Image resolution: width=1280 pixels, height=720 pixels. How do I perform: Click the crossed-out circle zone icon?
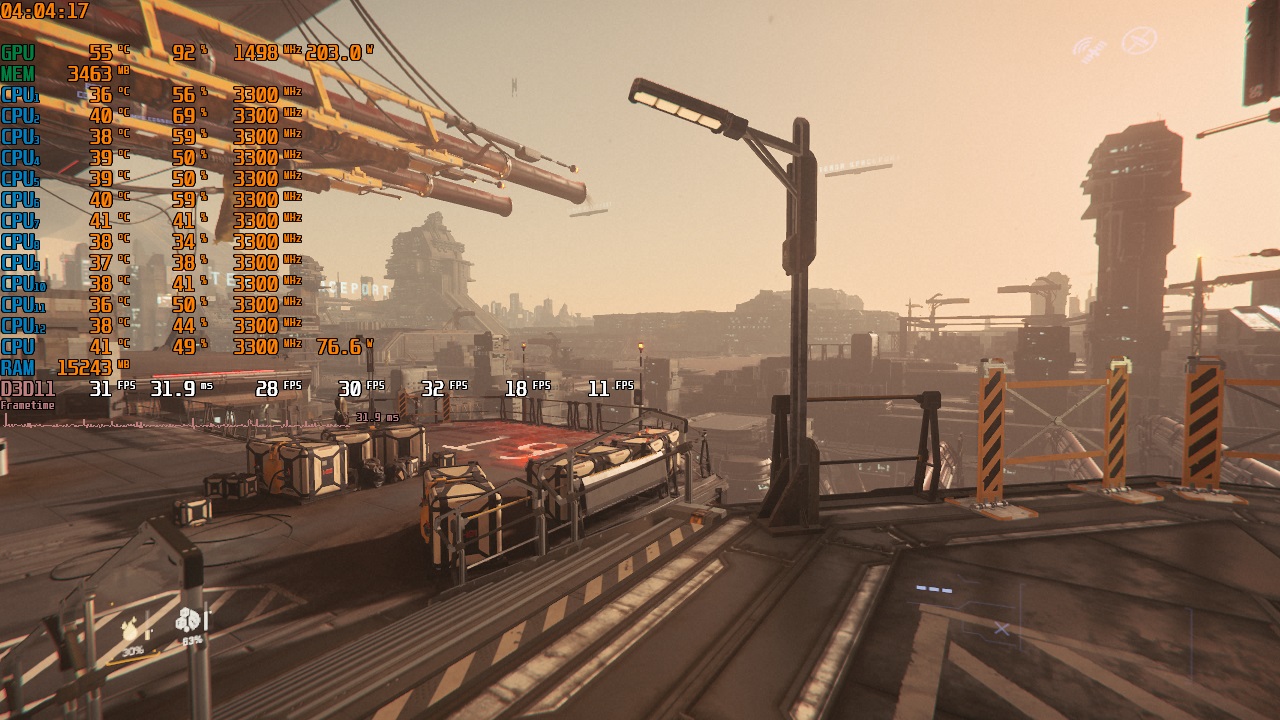click(x=1138, y=41)
